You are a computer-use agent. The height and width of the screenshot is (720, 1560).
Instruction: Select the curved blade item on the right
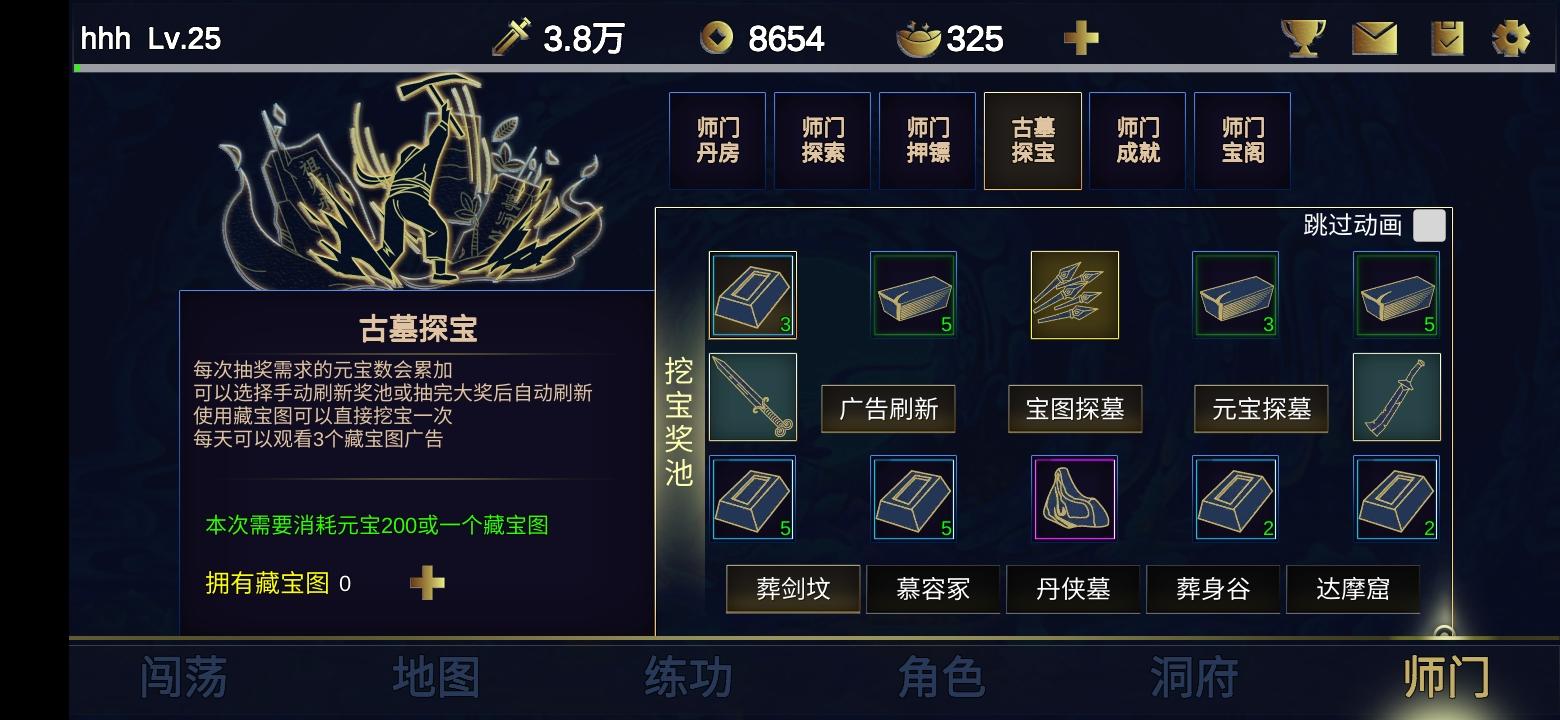coord(1396,397)
